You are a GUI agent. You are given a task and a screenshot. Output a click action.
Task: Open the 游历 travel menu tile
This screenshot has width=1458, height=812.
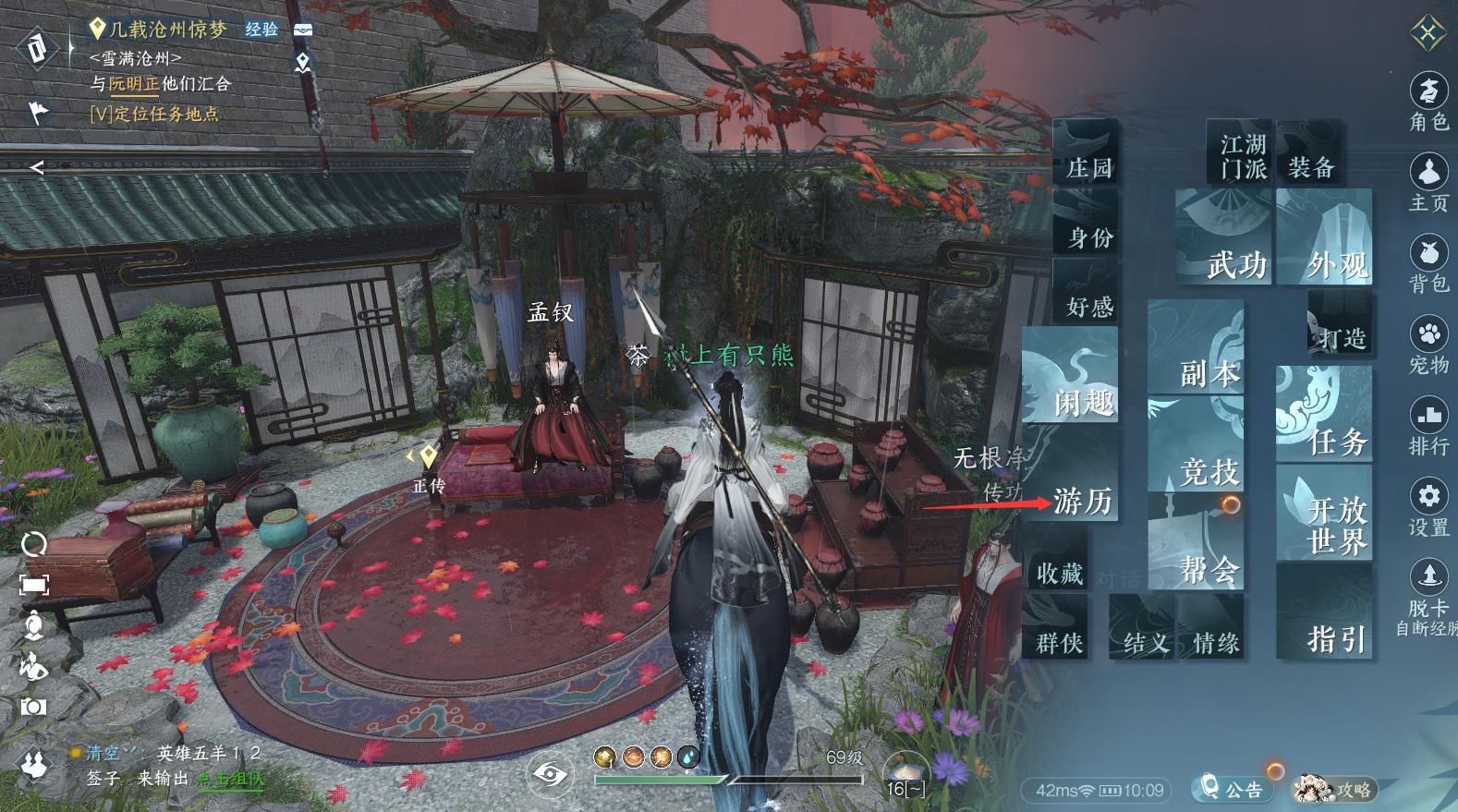pos(1076,488)
